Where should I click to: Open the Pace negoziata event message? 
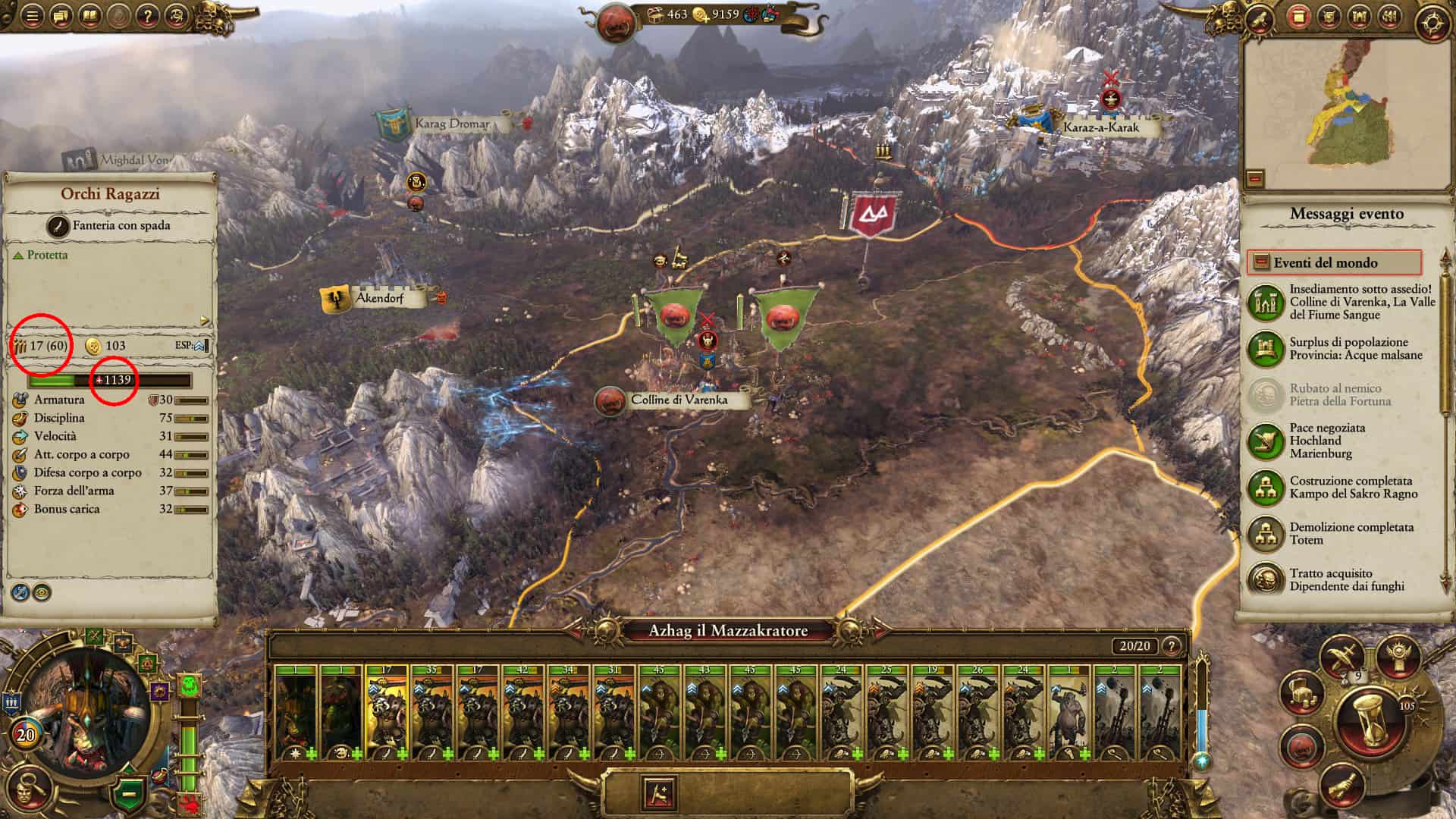[x=1327, y=441]
